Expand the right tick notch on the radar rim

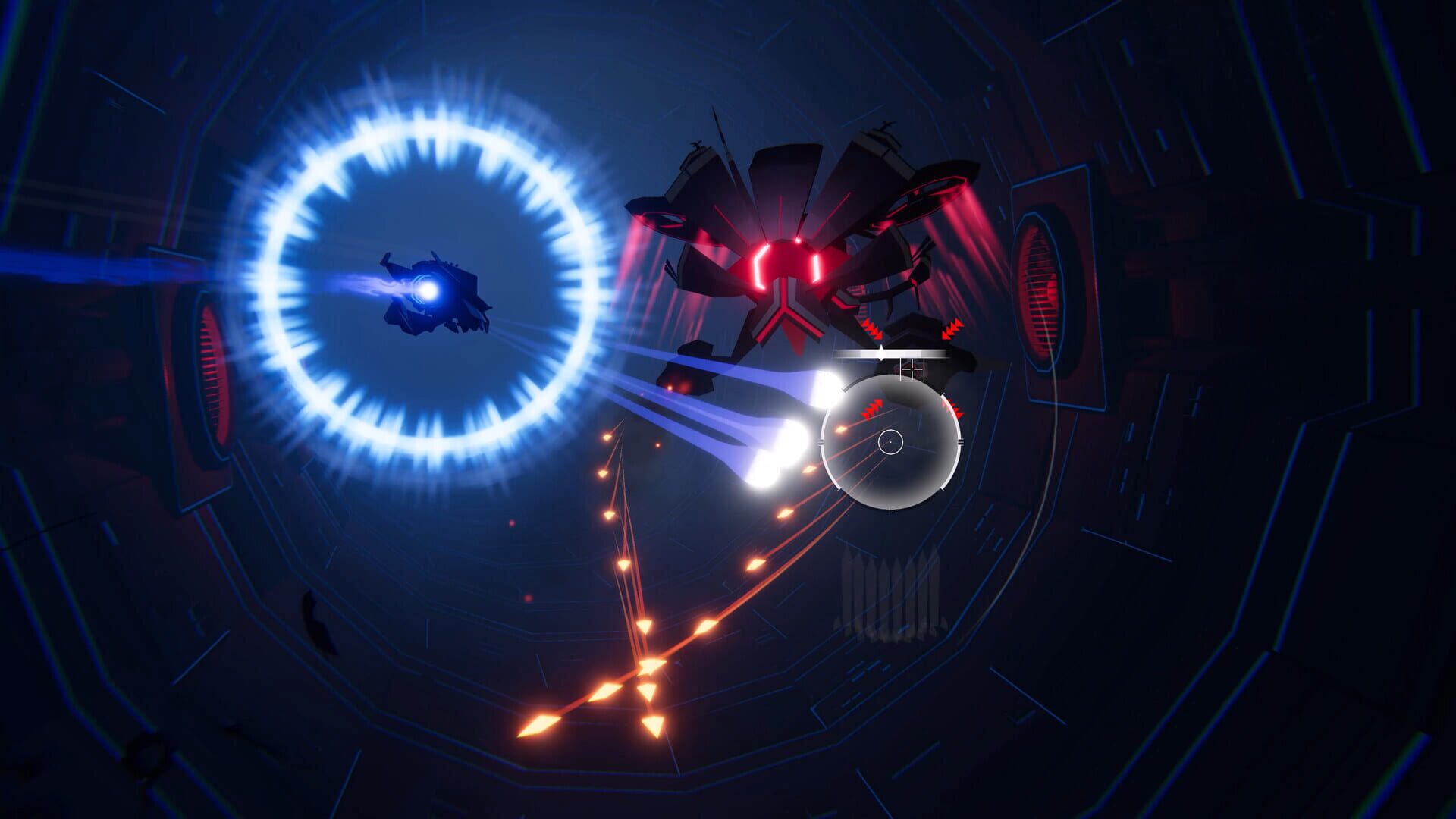(959, 441)
